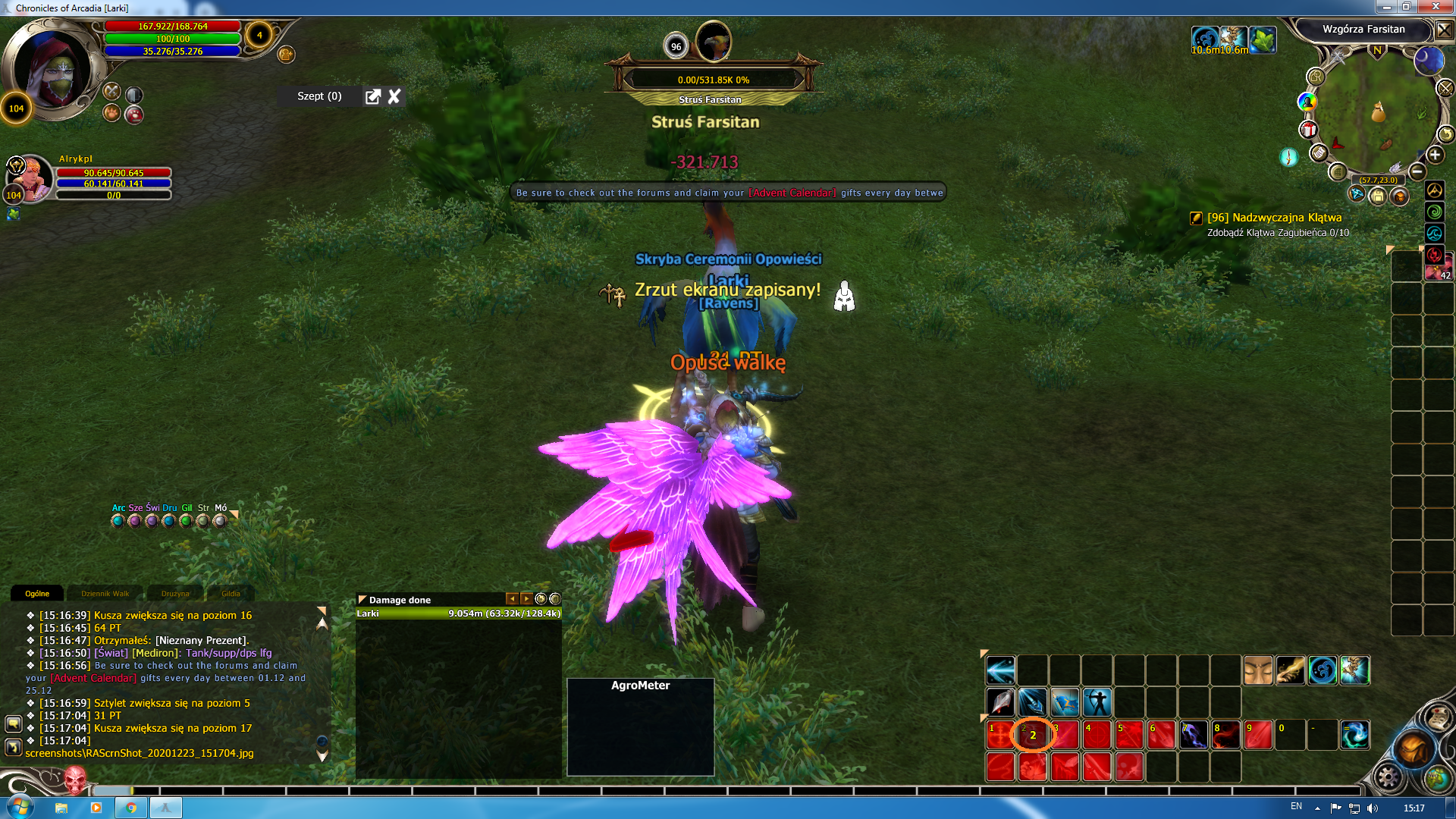Close the game window

click(x=1436, y=7)
